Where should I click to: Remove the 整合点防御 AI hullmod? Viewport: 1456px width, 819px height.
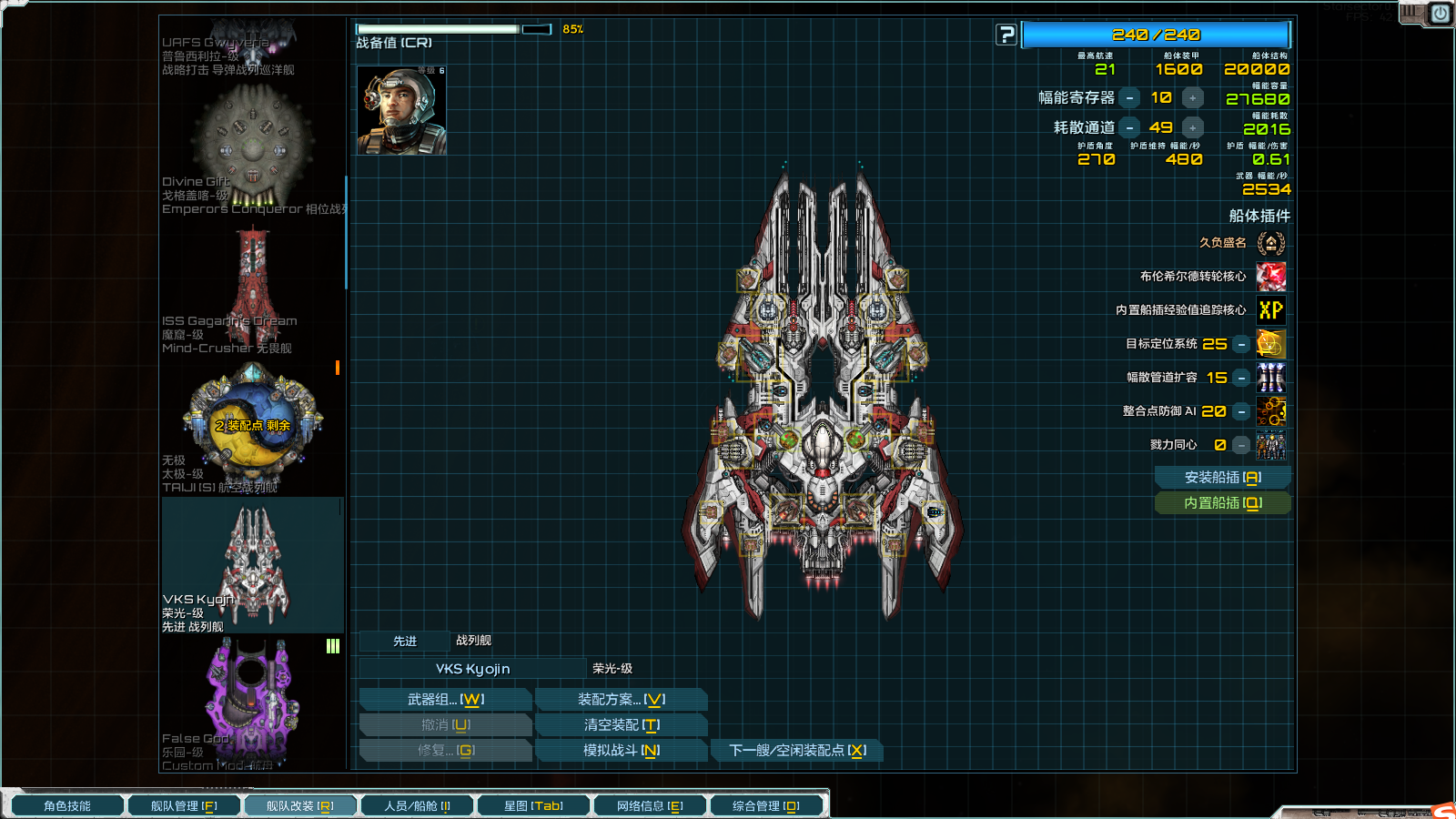[x=1241, y=412]
